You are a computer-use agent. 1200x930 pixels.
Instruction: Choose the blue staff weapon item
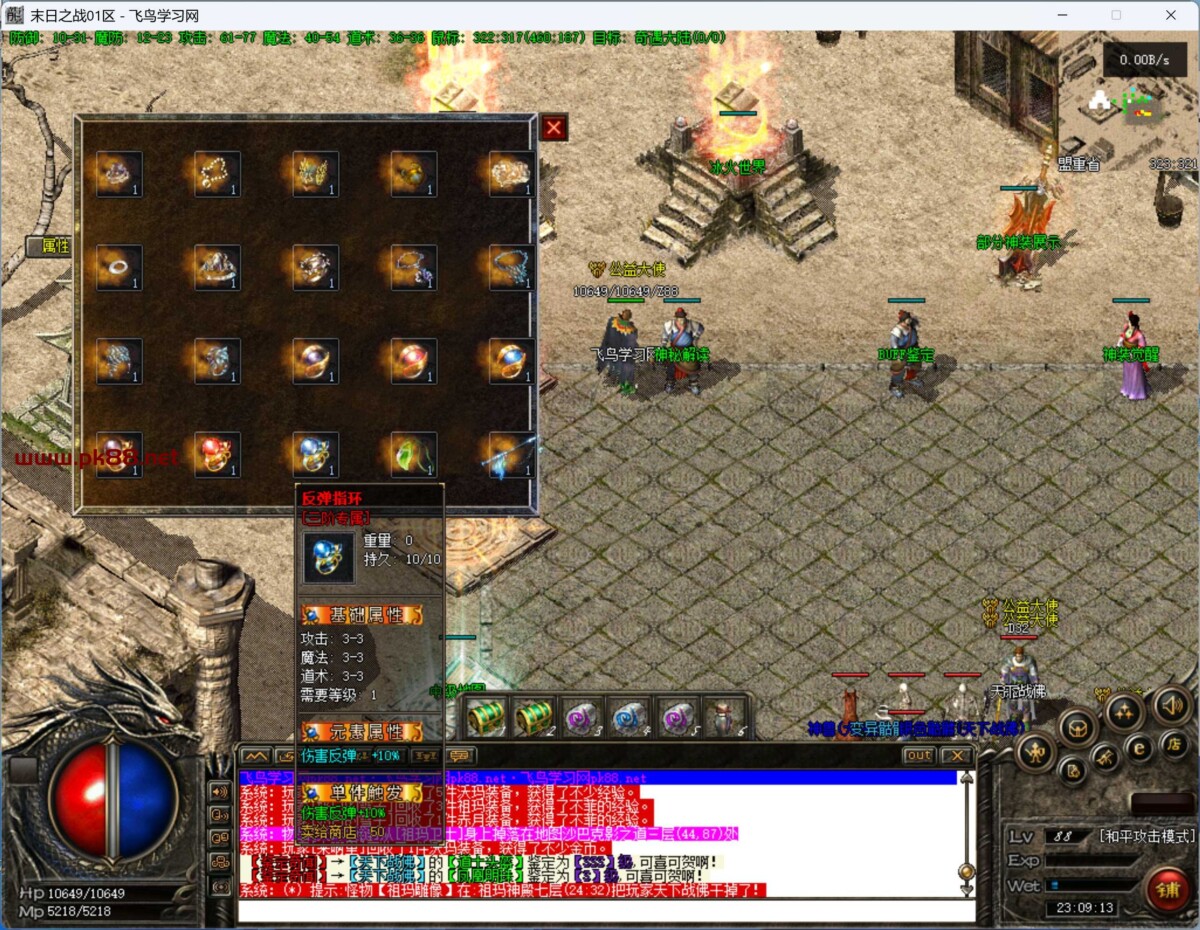click(511, 455)
